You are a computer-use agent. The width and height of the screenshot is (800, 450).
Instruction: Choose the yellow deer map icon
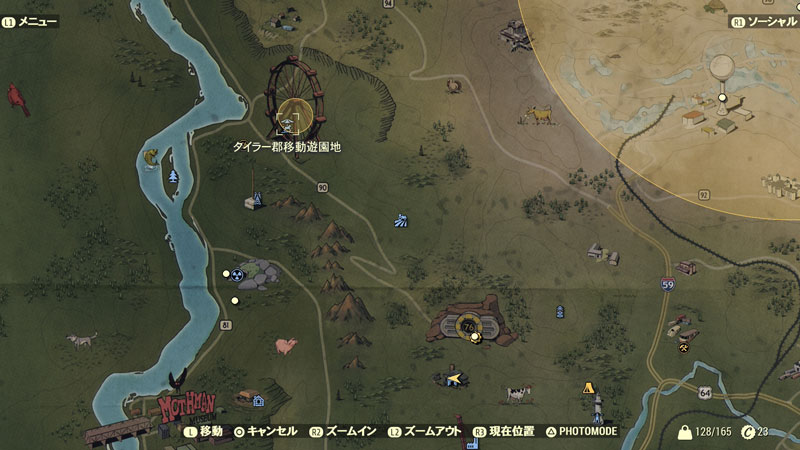pos(541,115)
